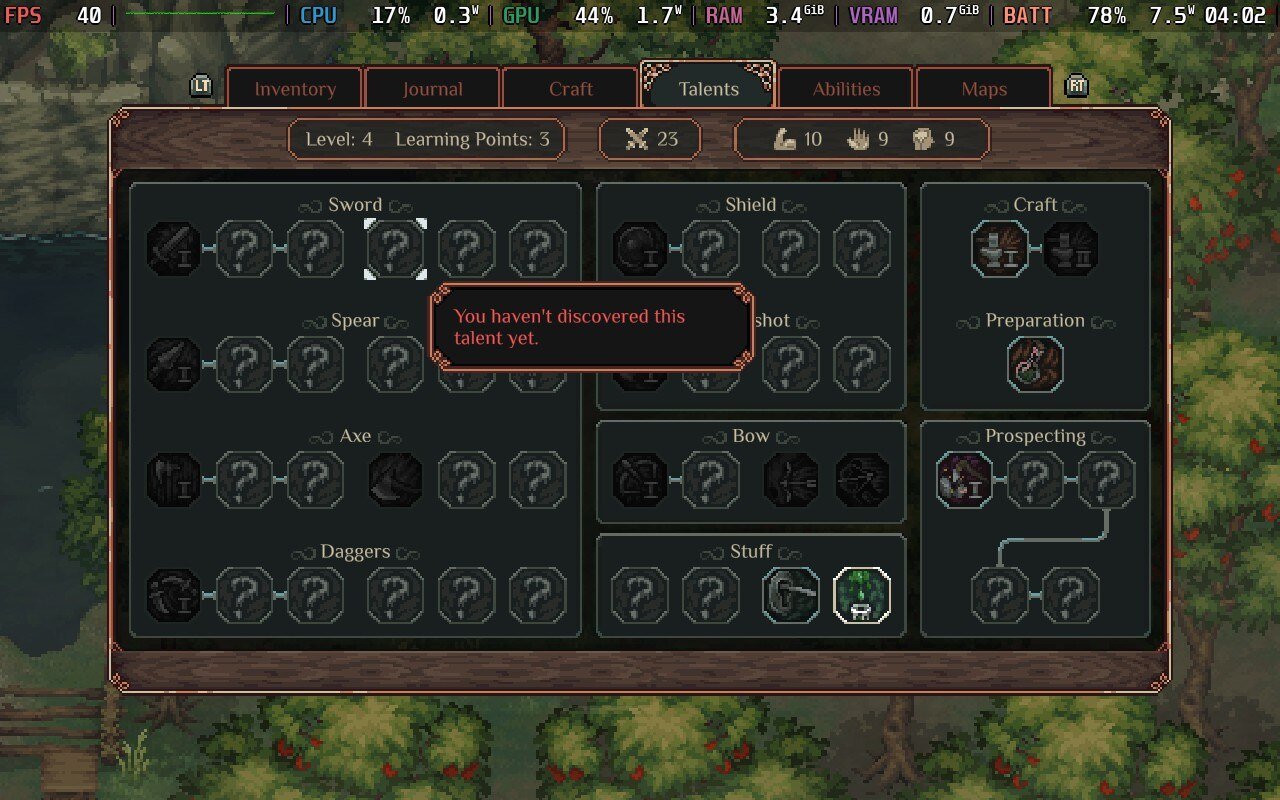Select the dark axe icon without numeral
This screenshot has height=800, width=1280.
pyautogui.click(x=396, y=480)
